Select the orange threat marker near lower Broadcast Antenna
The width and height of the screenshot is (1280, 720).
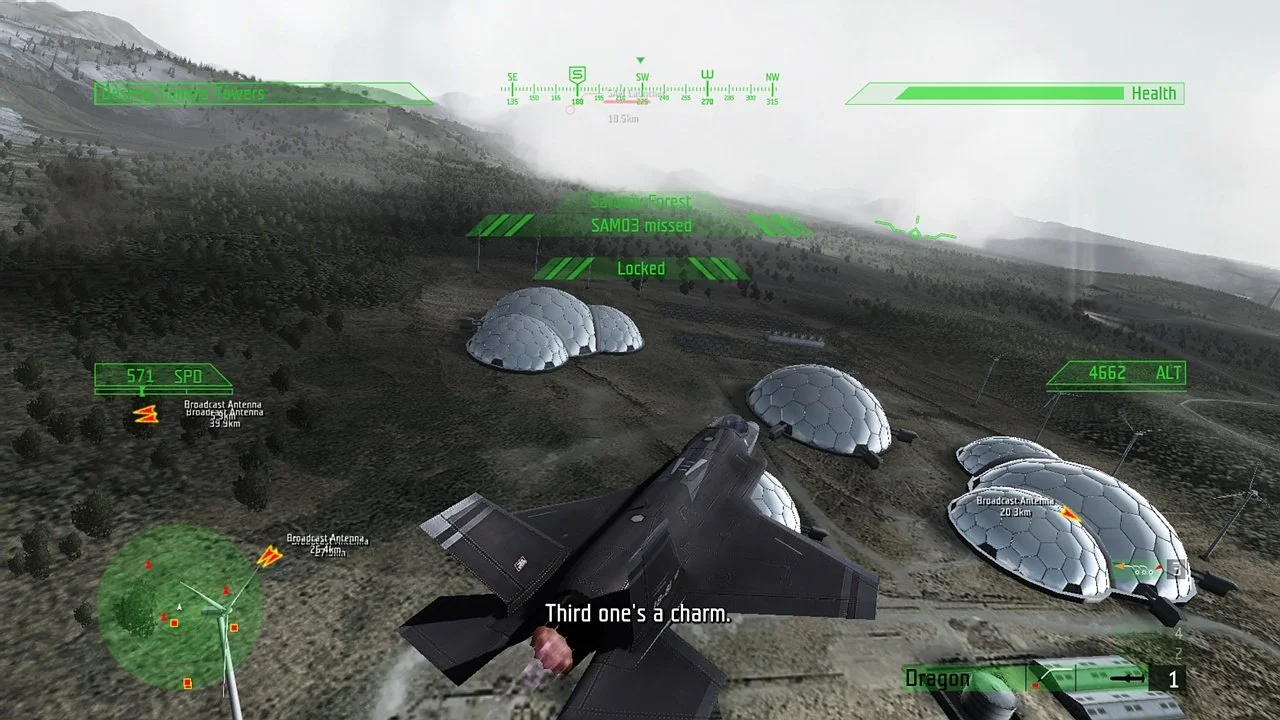[271, 557]
